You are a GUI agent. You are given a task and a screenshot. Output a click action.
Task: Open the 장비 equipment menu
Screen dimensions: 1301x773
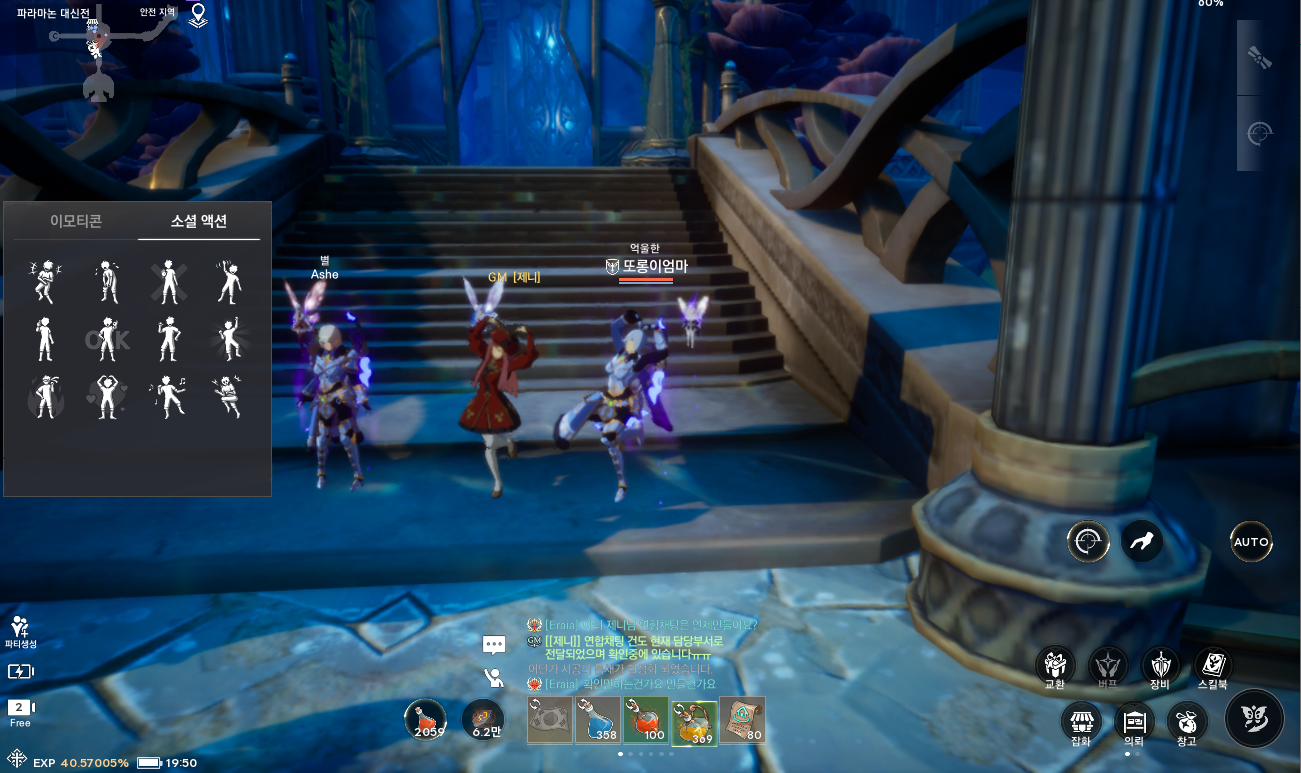[1160, 665]
